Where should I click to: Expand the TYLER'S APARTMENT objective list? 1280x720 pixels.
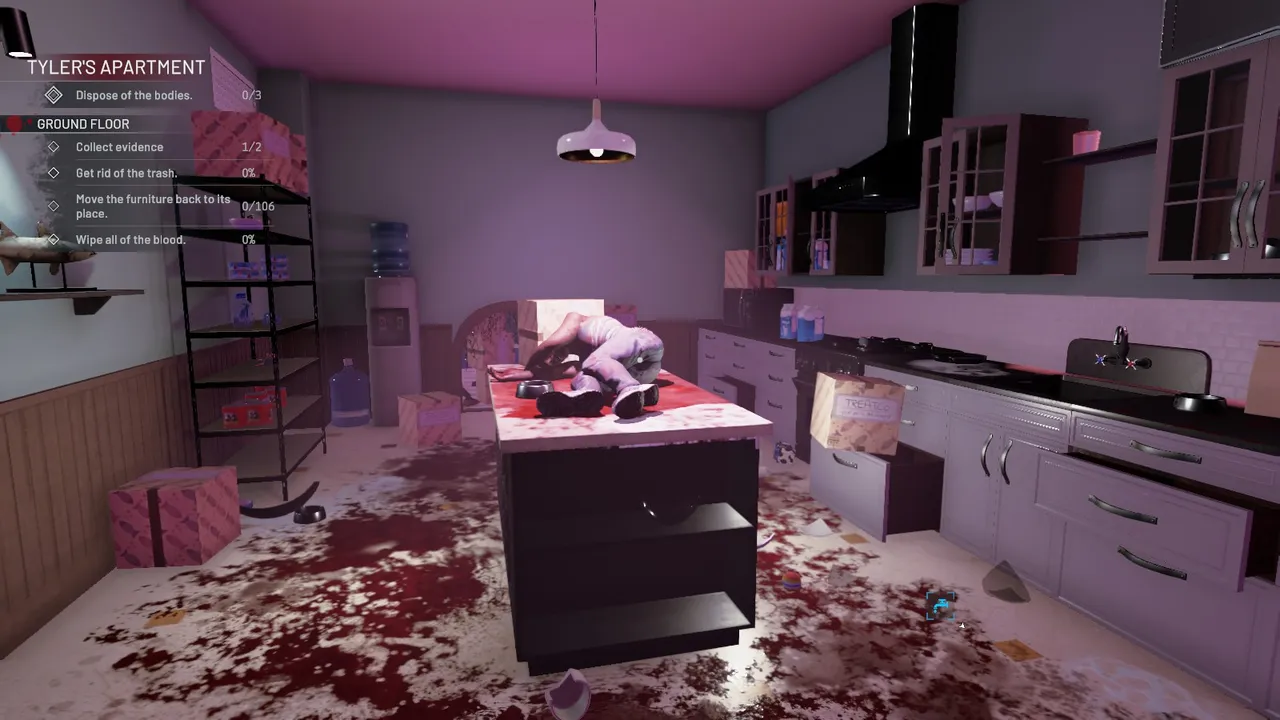[117, 67]
